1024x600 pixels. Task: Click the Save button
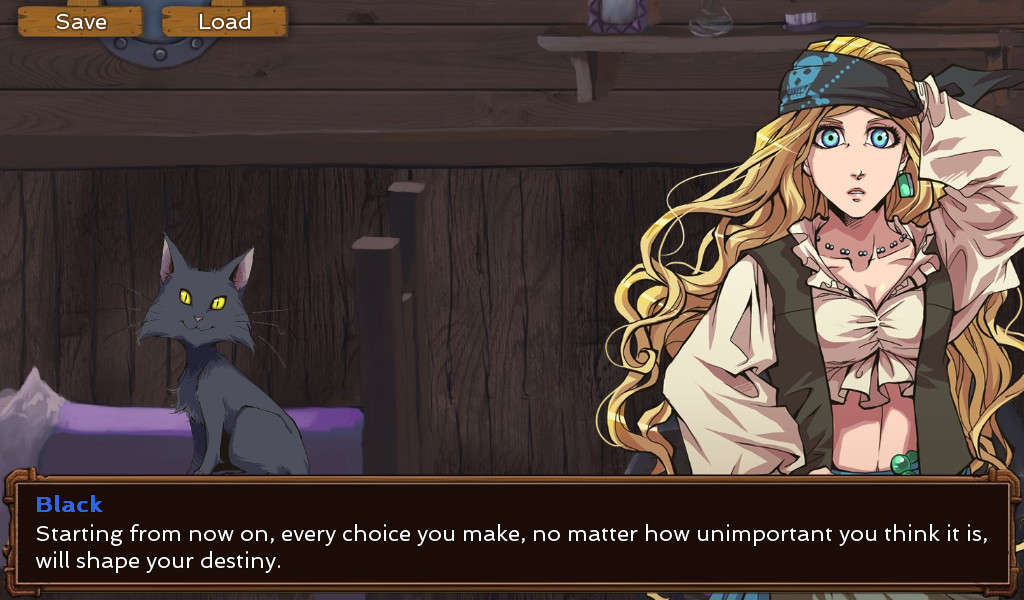[81, 21]
